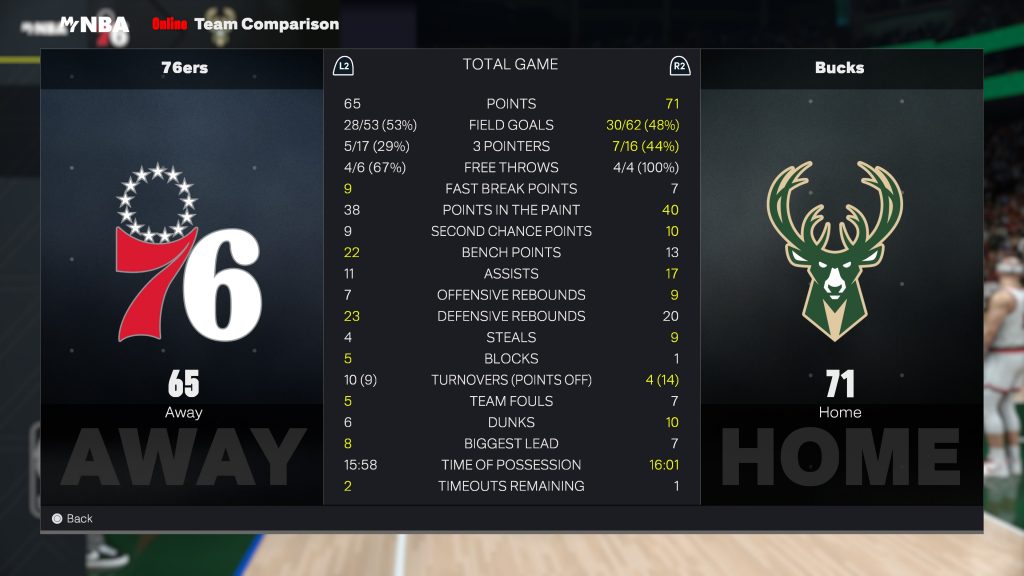The image size is (1024, 576).
Task: Choose the Bucks home team panel
Action: 840,278
